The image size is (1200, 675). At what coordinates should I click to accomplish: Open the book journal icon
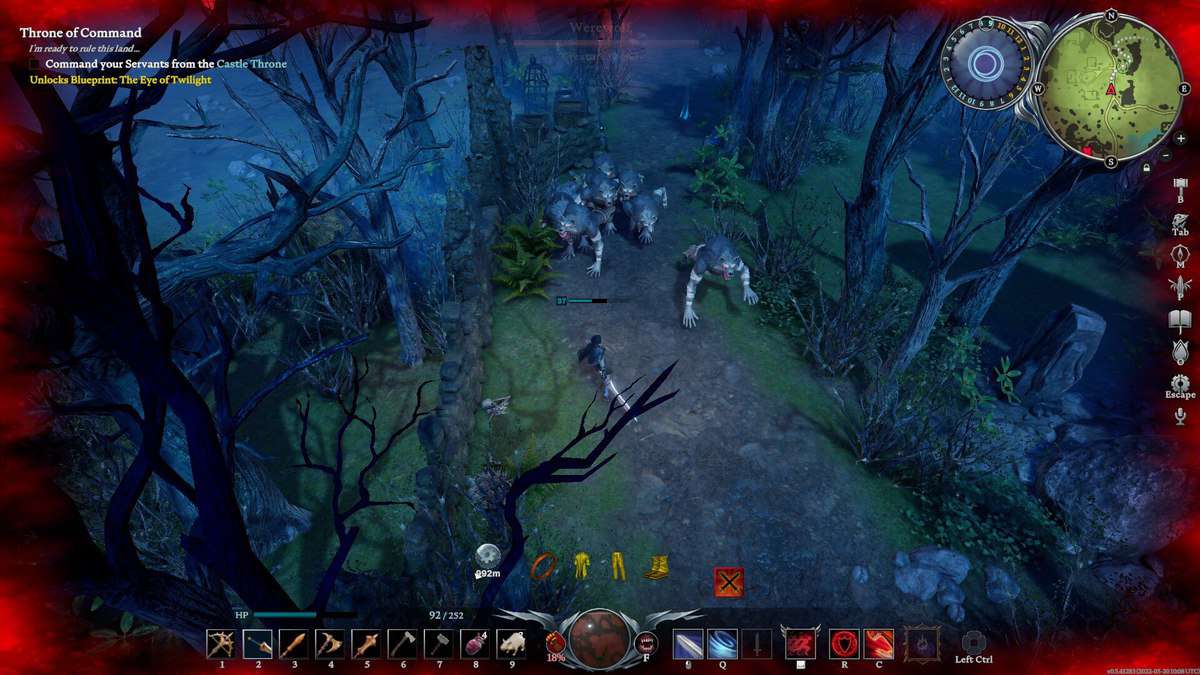[1180, 320]
